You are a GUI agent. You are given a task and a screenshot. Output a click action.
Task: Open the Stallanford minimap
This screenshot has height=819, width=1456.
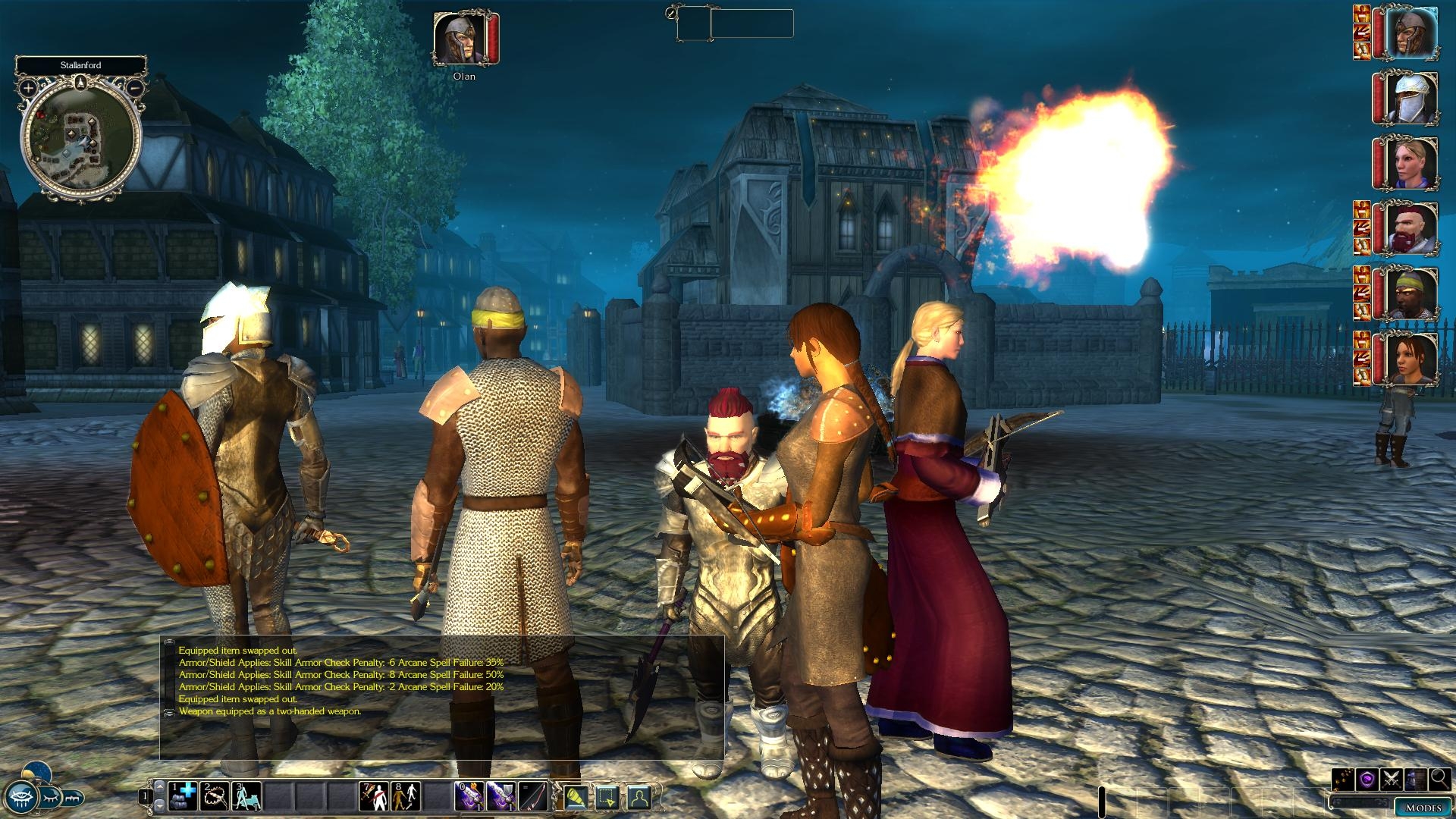click(x=81, y=140)
